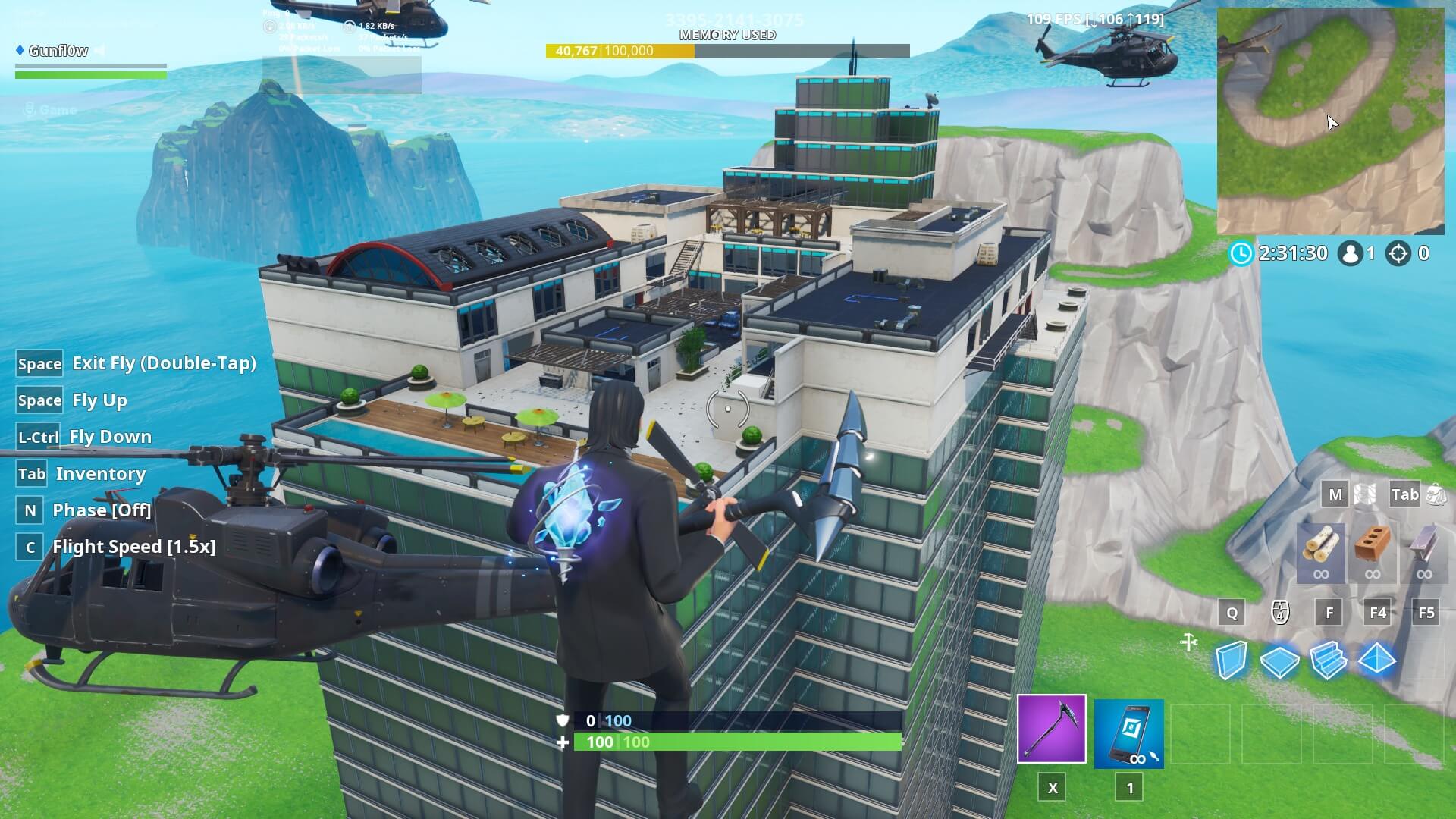The image size is (1456, 819).
Task: Select the pickaxe hotbar slot
Action: [1051, 729]
